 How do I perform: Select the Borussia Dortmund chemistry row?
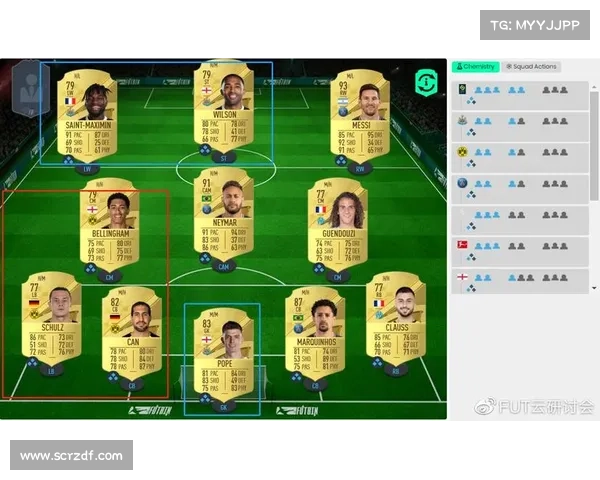520,156
